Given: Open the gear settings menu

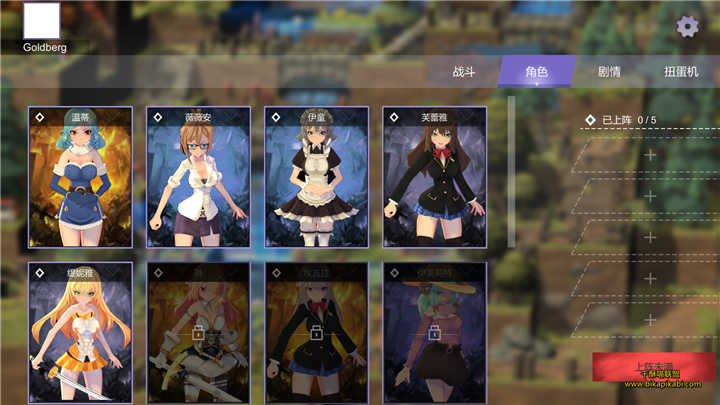Looking at the screenshot, I should [x=687, y=26].
